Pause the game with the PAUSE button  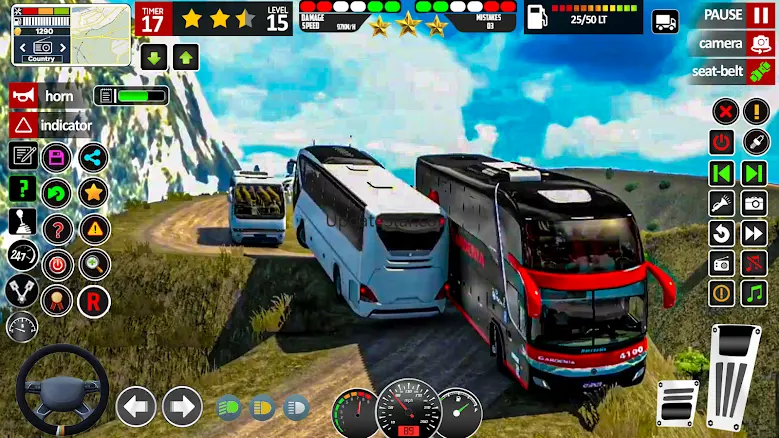click(731, 16)
